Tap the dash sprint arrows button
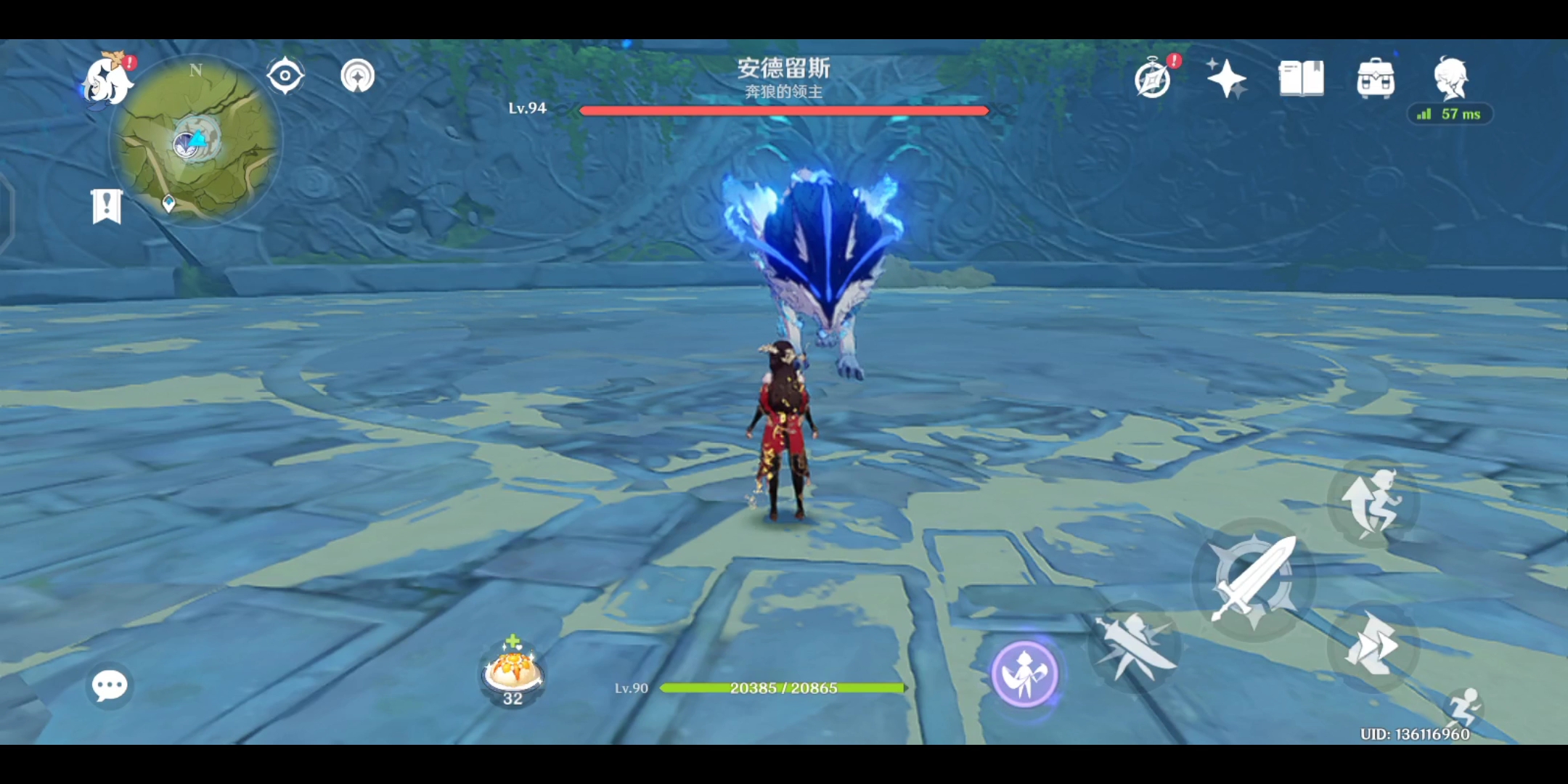The image size is (1568, 784). click(x=1372, y=645)
